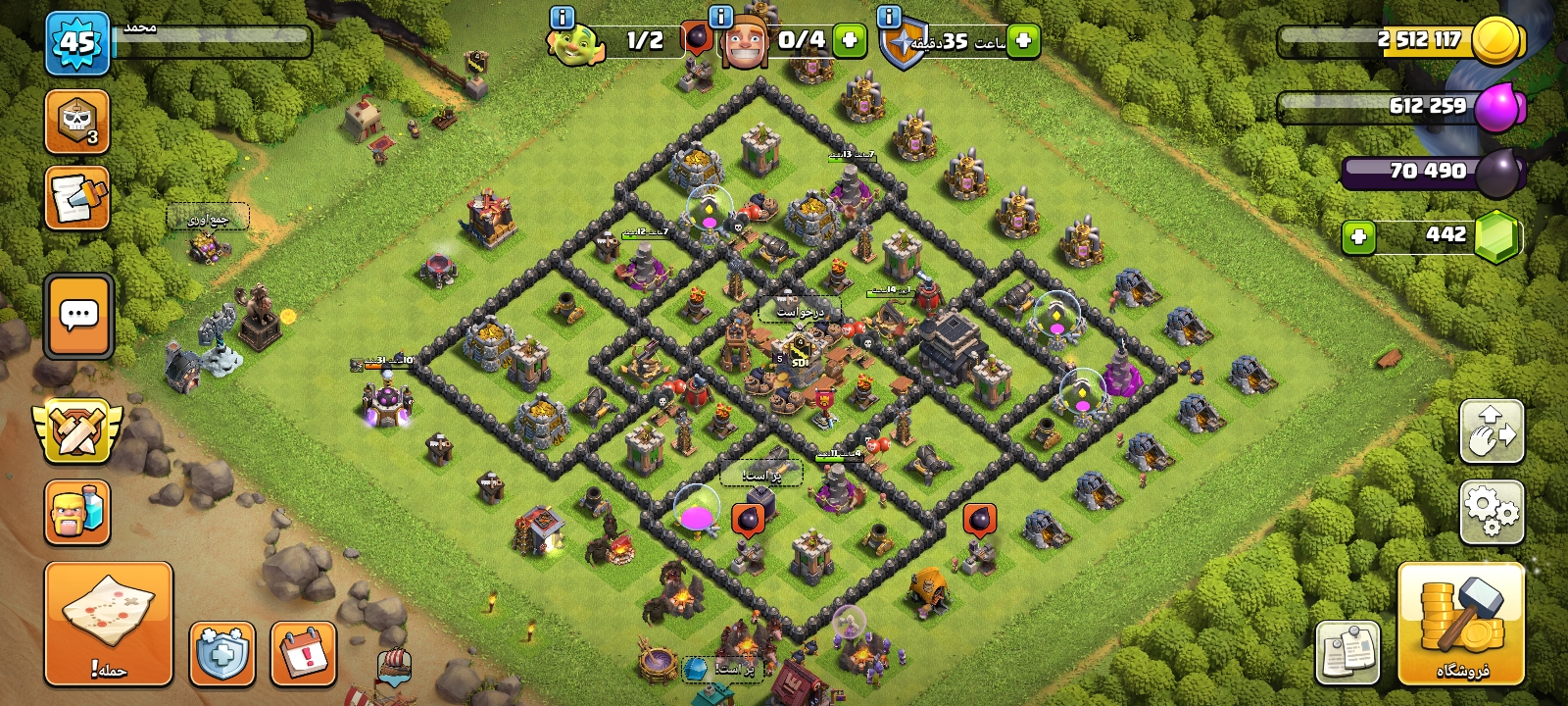The width and height of the screenshot is (1568, 706).
Task: Add a builder using the green plus
Action: click(850, 41)
